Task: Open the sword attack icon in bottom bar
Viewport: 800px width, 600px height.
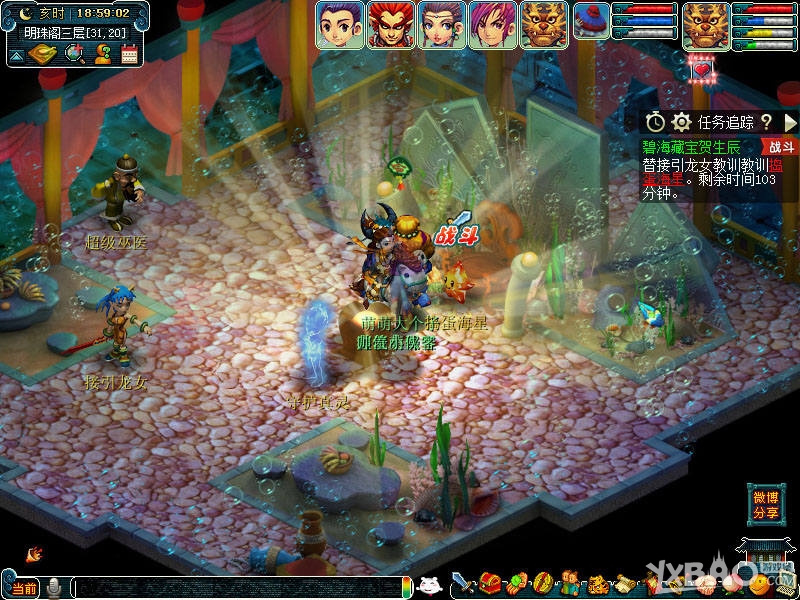Action: pos(461,583)
